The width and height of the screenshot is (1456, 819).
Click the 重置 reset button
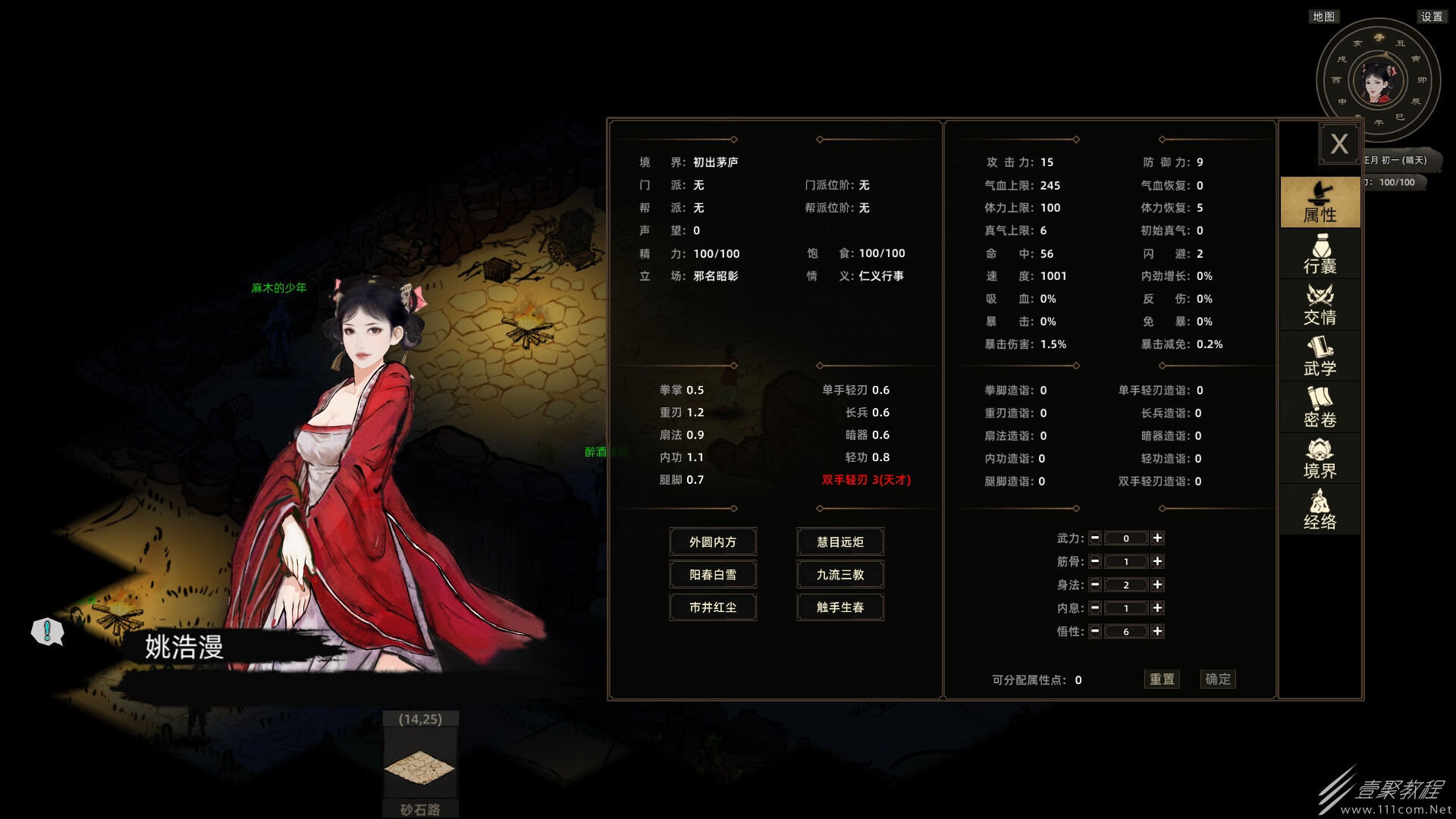1162,679
